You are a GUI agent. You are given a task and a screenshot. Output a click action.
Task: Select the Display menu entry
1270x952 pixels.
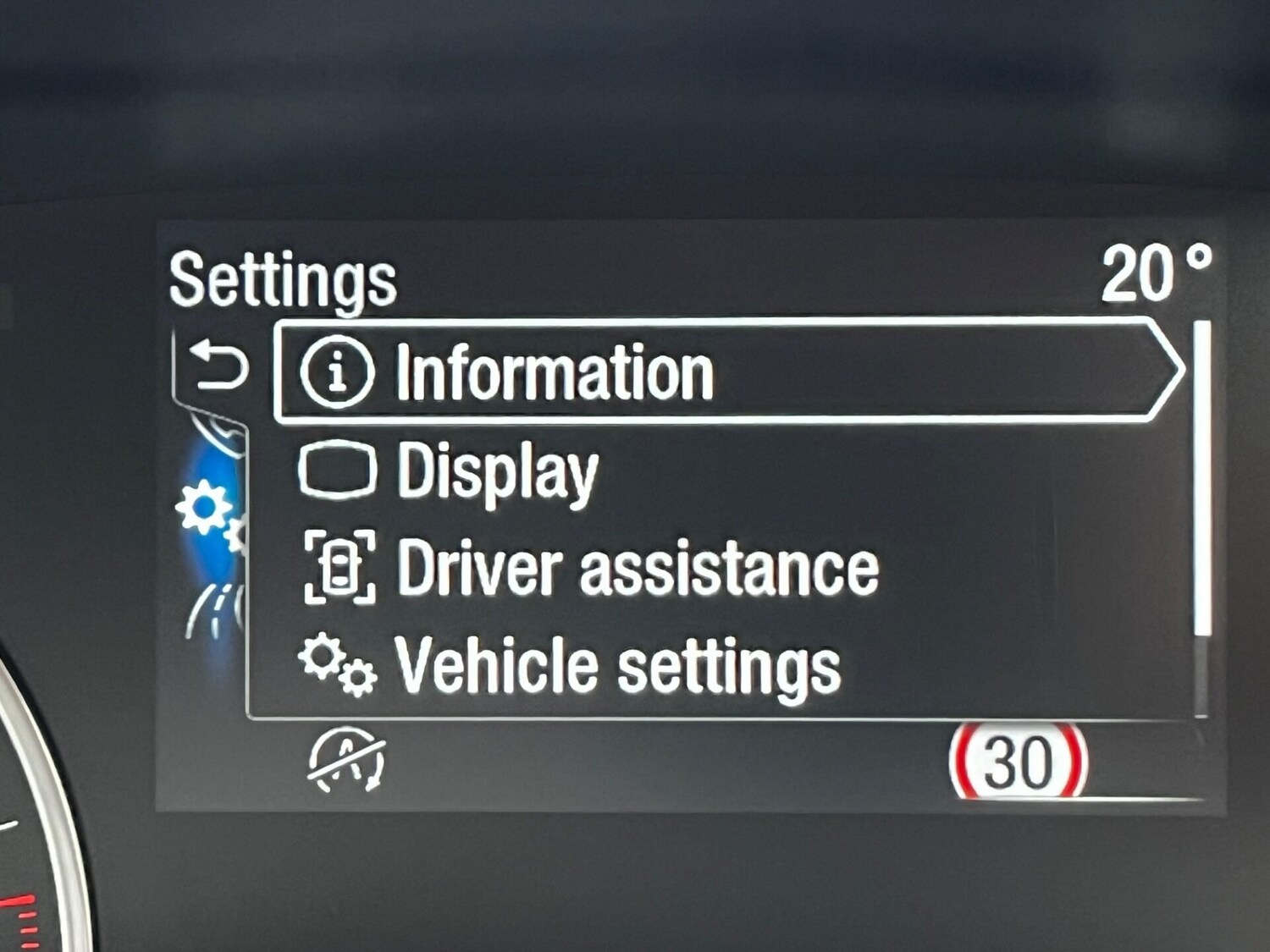497,471
